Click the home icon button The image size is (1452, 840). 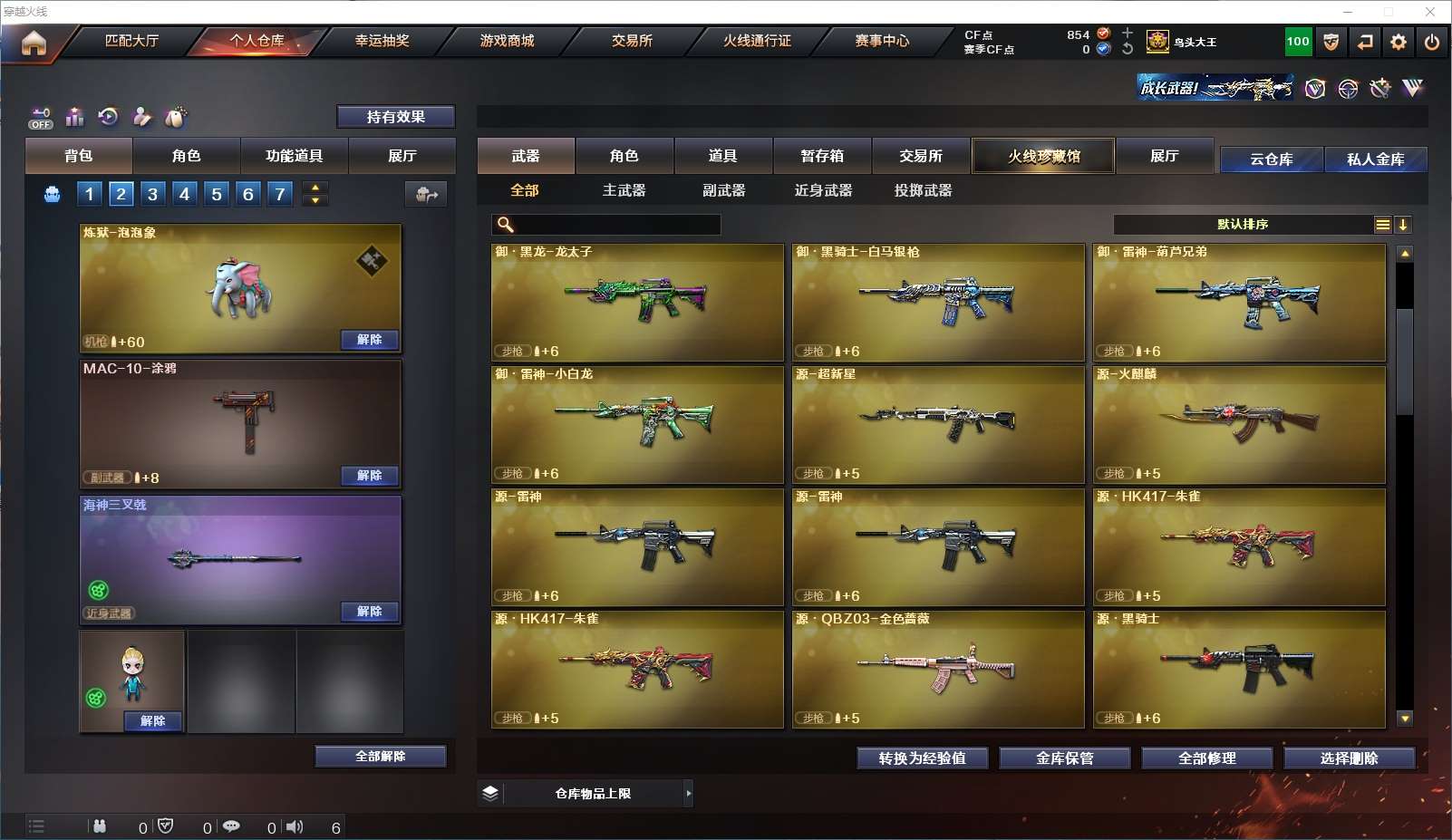[34, 43]
